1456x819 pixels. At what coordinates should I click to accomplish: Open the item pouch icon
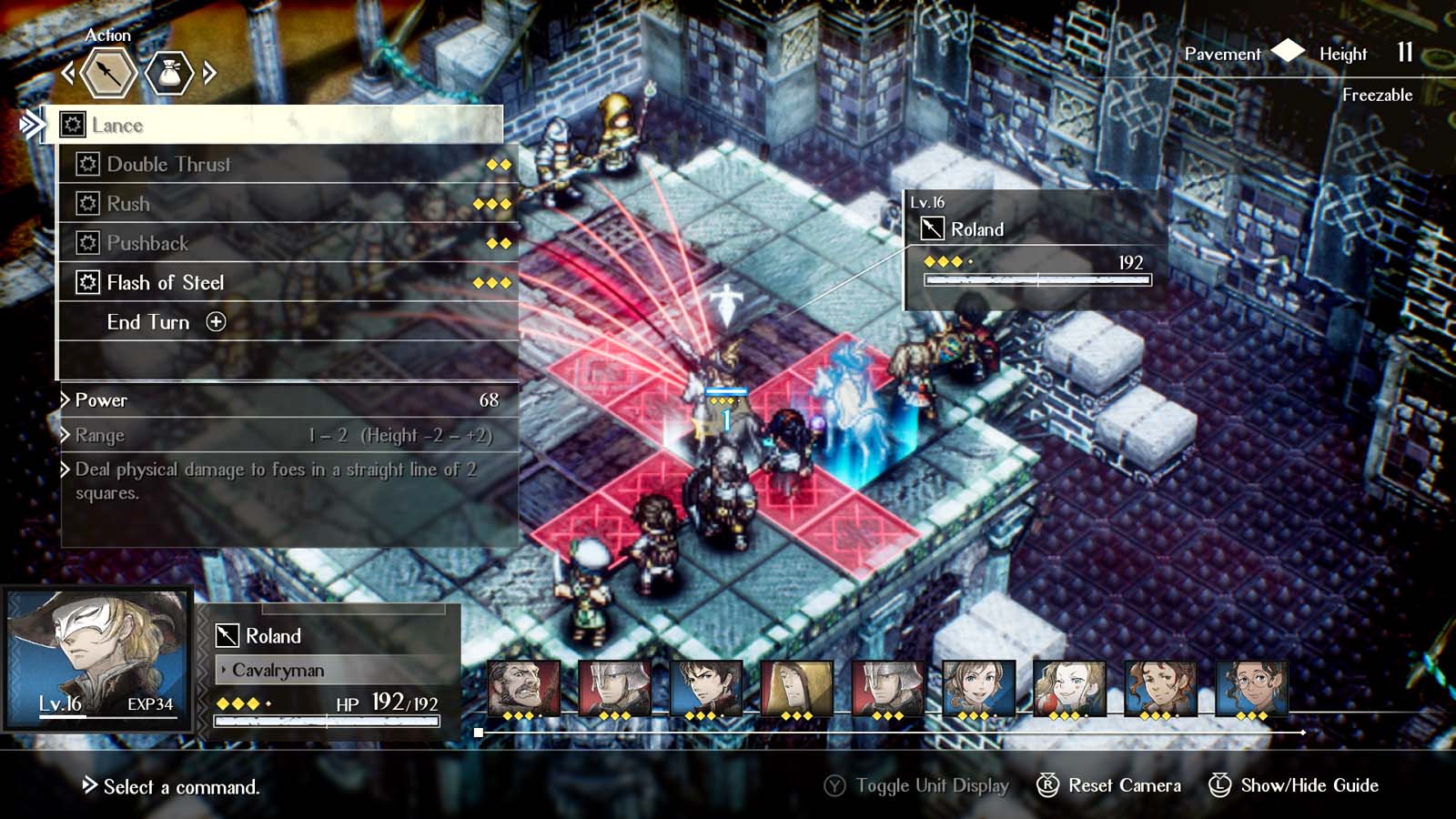171,74
